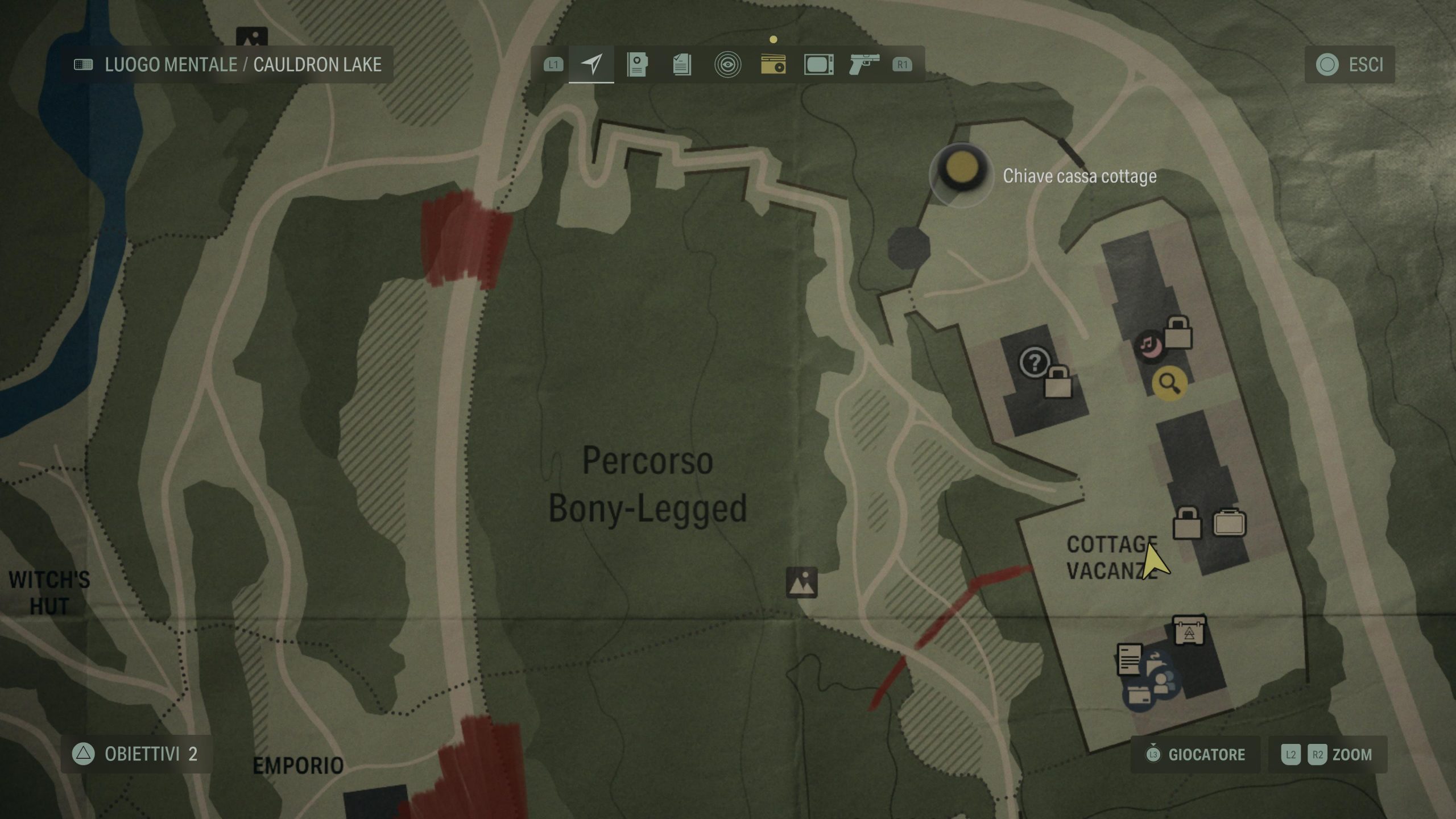Open the eye spiral tab
The width and height of the screenshot is (1456, 819).
[727, 64]
